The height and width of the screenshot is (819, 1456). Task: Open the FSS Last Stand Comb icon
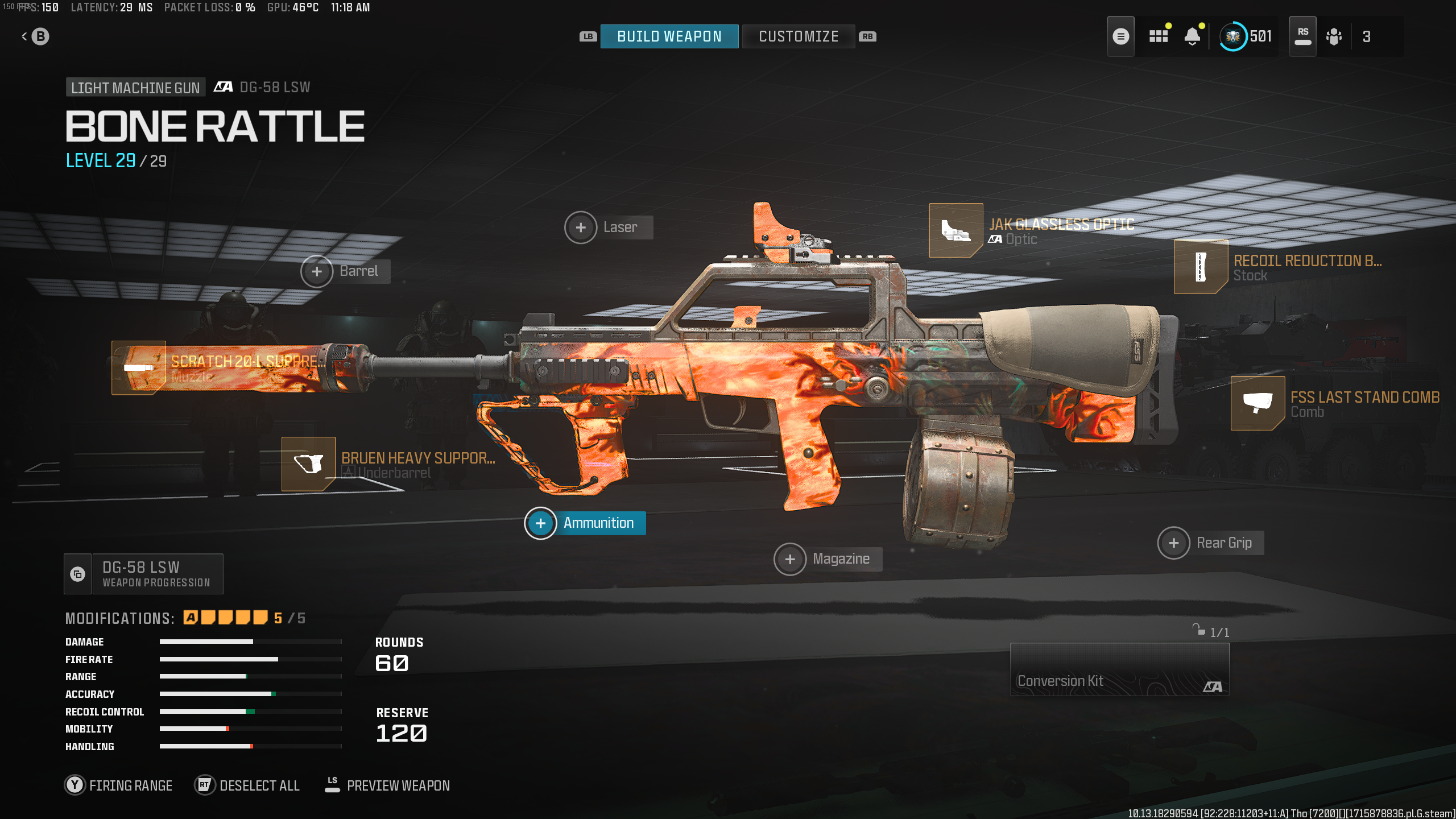click(1259, 404)
